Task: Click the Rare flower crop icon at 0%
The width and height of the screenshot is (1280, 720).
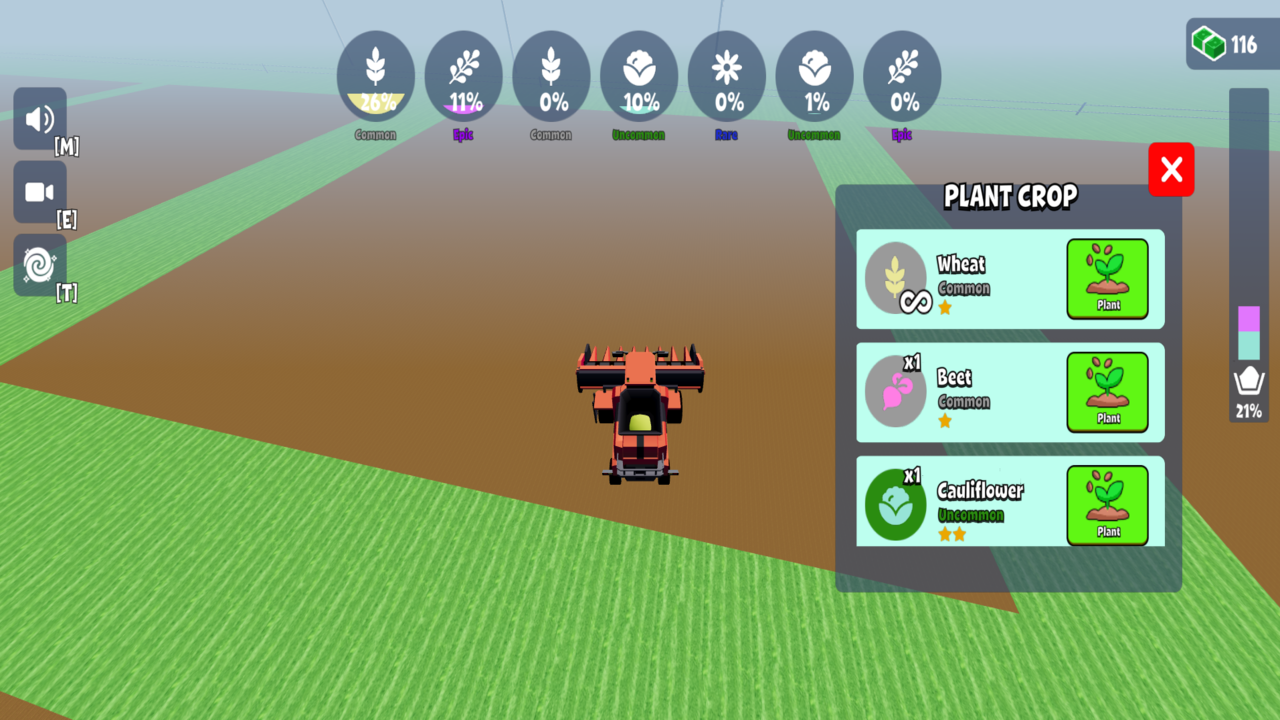Action: [x=727, y=75]
